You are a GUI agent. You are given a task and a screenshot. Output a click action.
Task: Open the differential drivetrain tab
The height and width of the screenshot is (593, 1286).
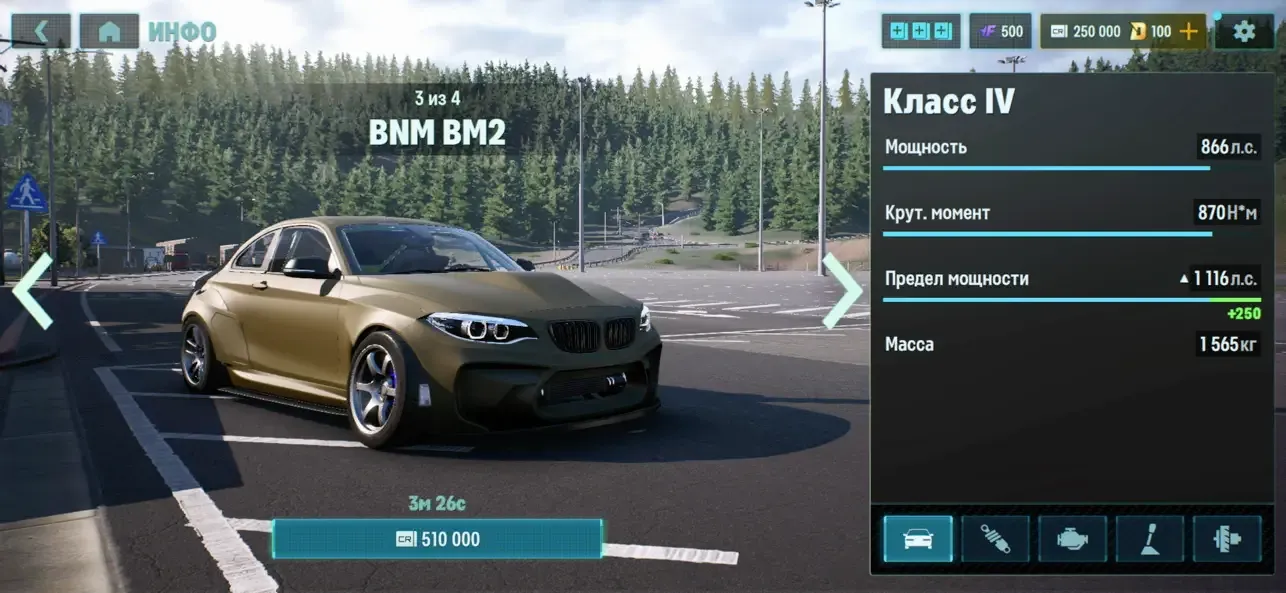coord(1227,539)
